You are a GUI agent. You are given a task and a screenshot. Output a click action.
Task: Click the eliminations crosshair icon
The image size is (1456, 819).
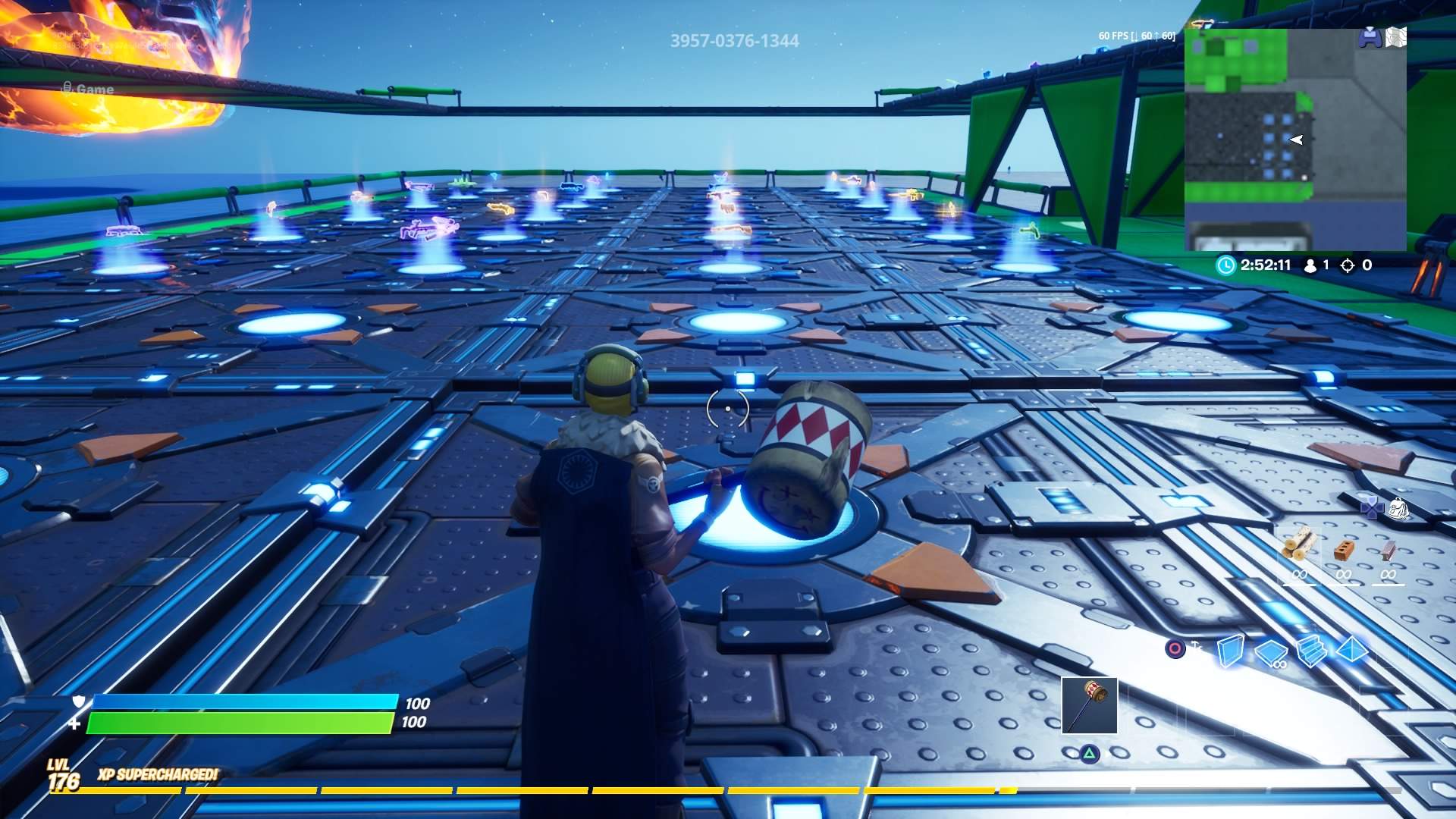tap(1348, 265)
